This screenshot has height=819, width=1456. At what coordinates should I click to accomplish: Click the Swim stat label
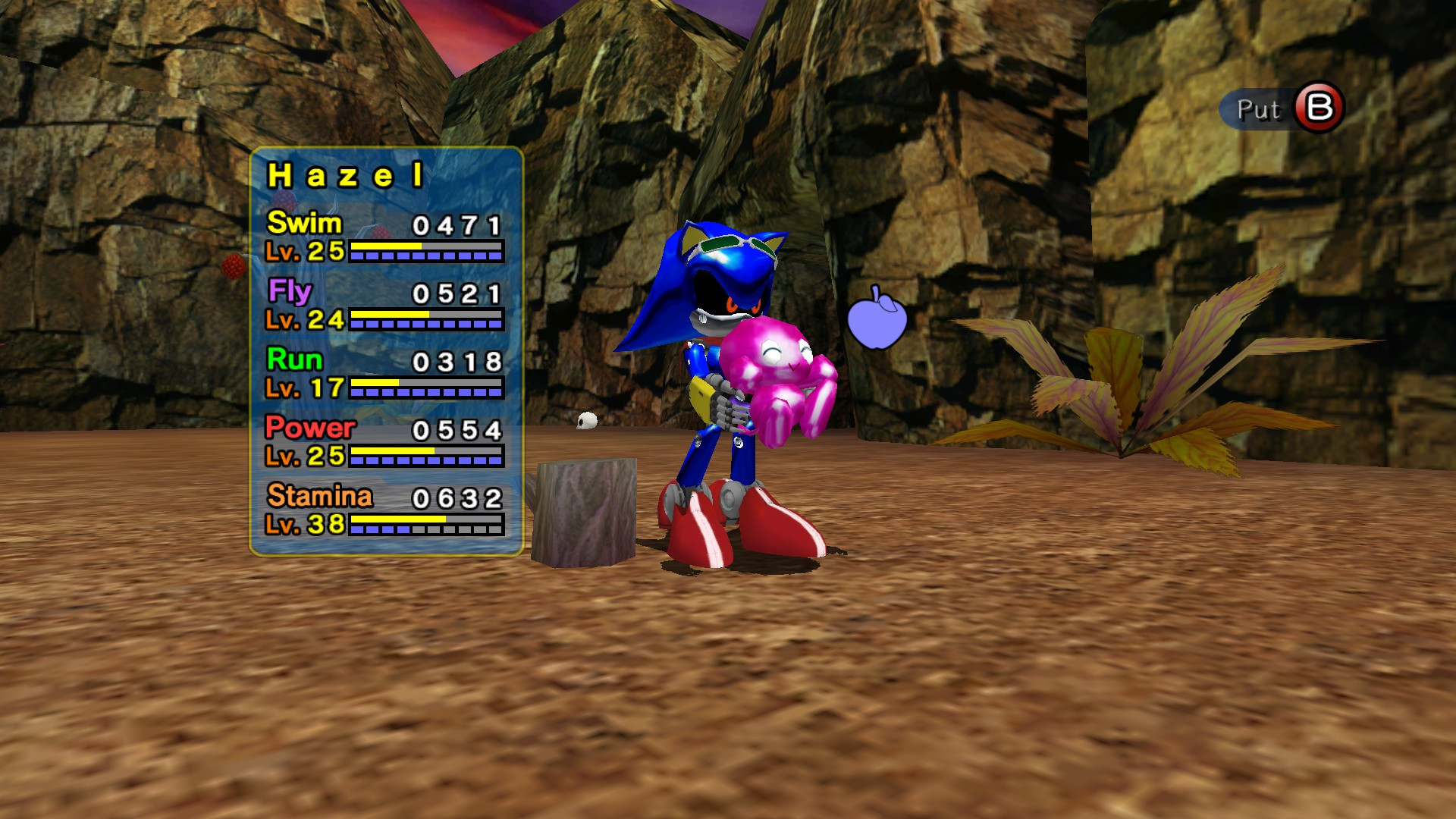coord(303,224)
